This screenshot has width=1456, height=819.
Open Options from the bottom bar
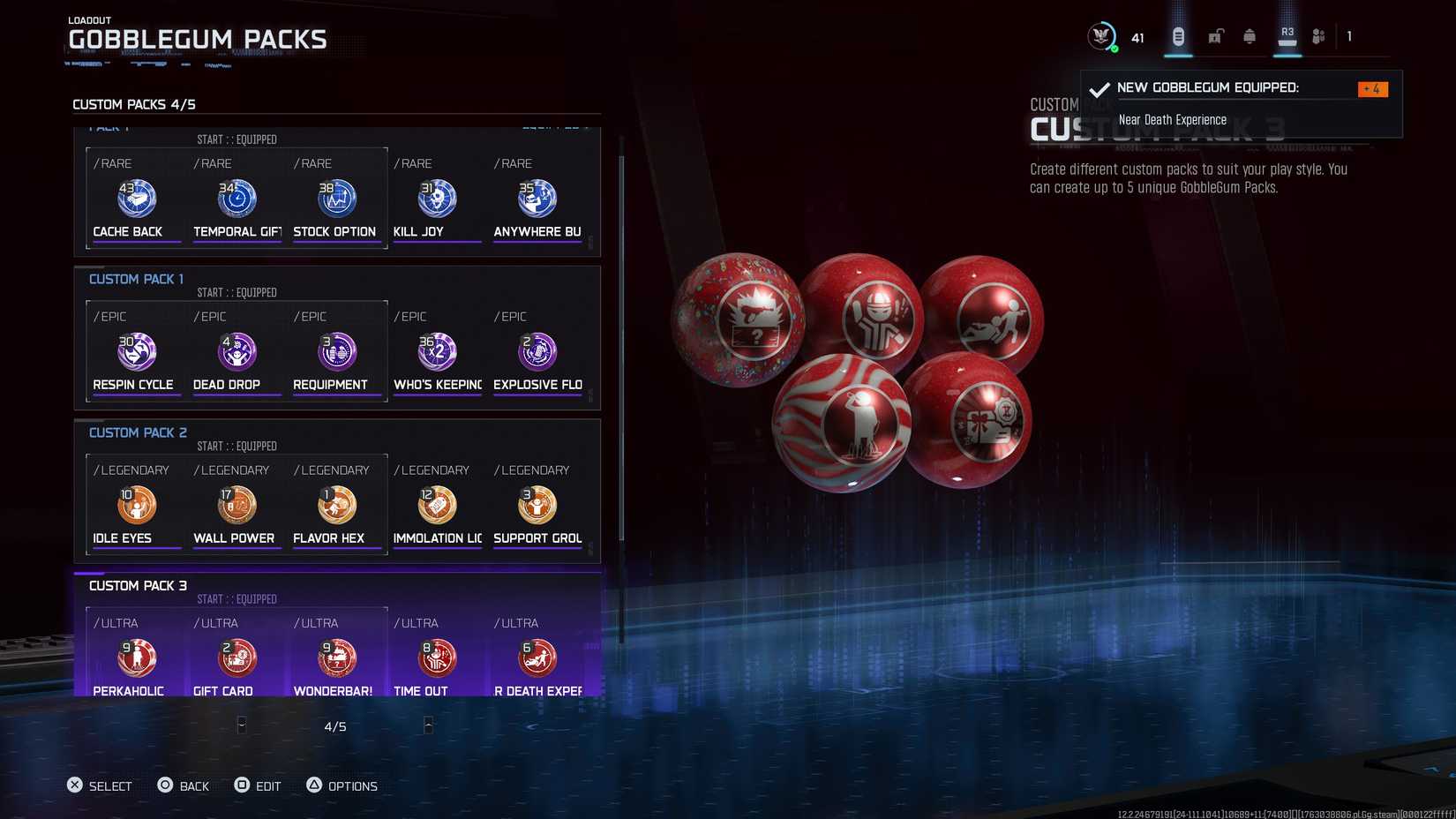[342, 785]
